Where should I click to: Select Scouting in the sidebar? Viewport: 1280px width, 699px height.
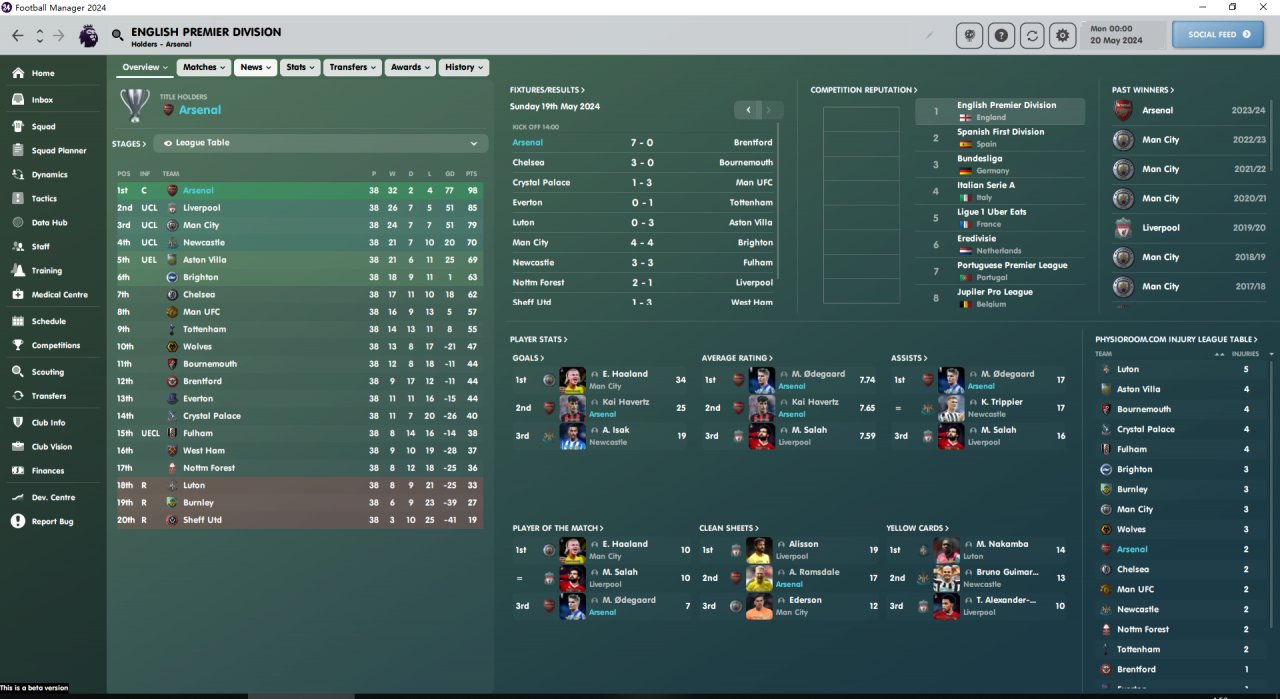coord(47,372)
